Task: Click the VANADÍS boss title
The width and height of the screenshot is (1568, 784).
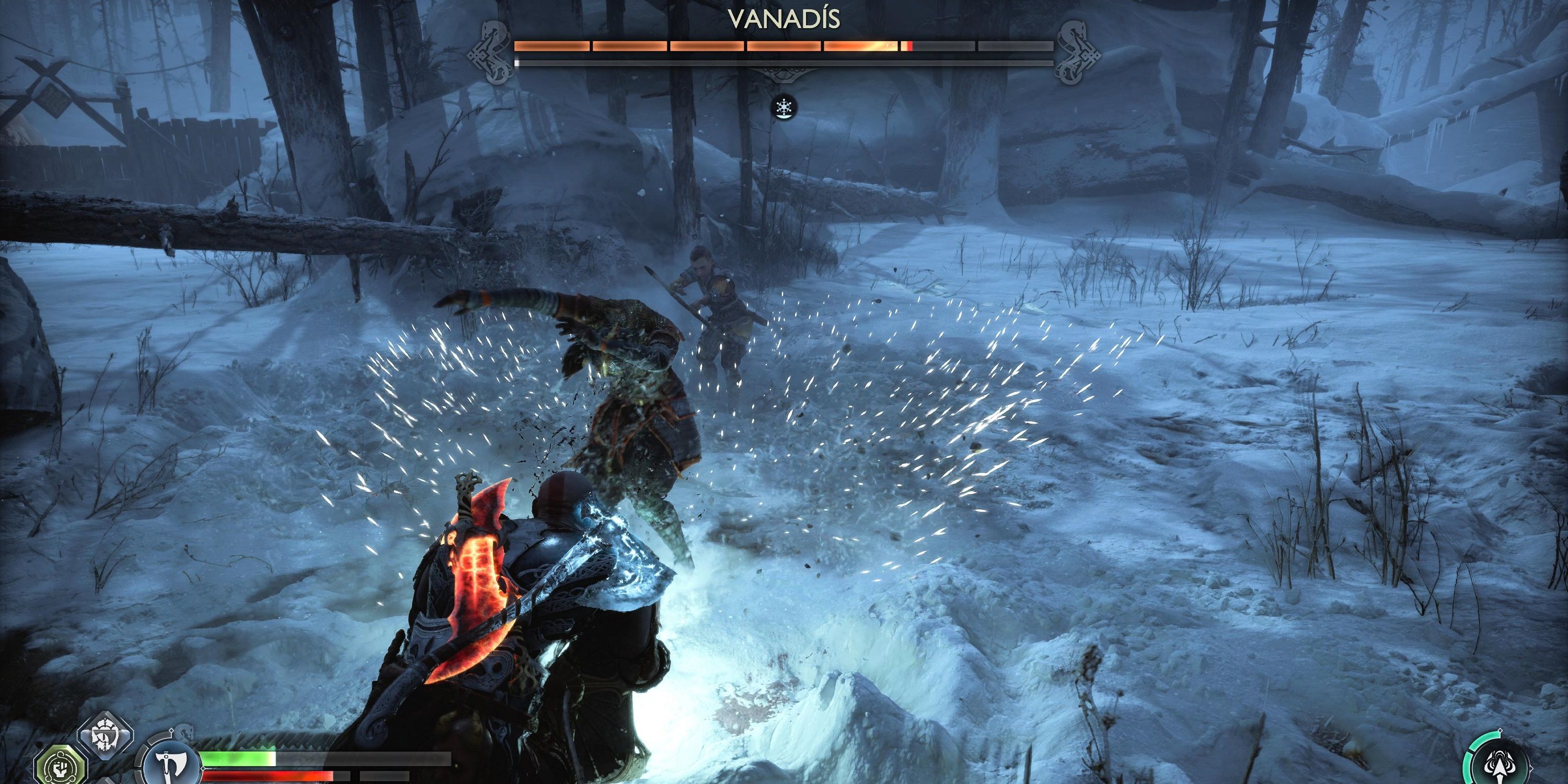Action: (784, 18)
